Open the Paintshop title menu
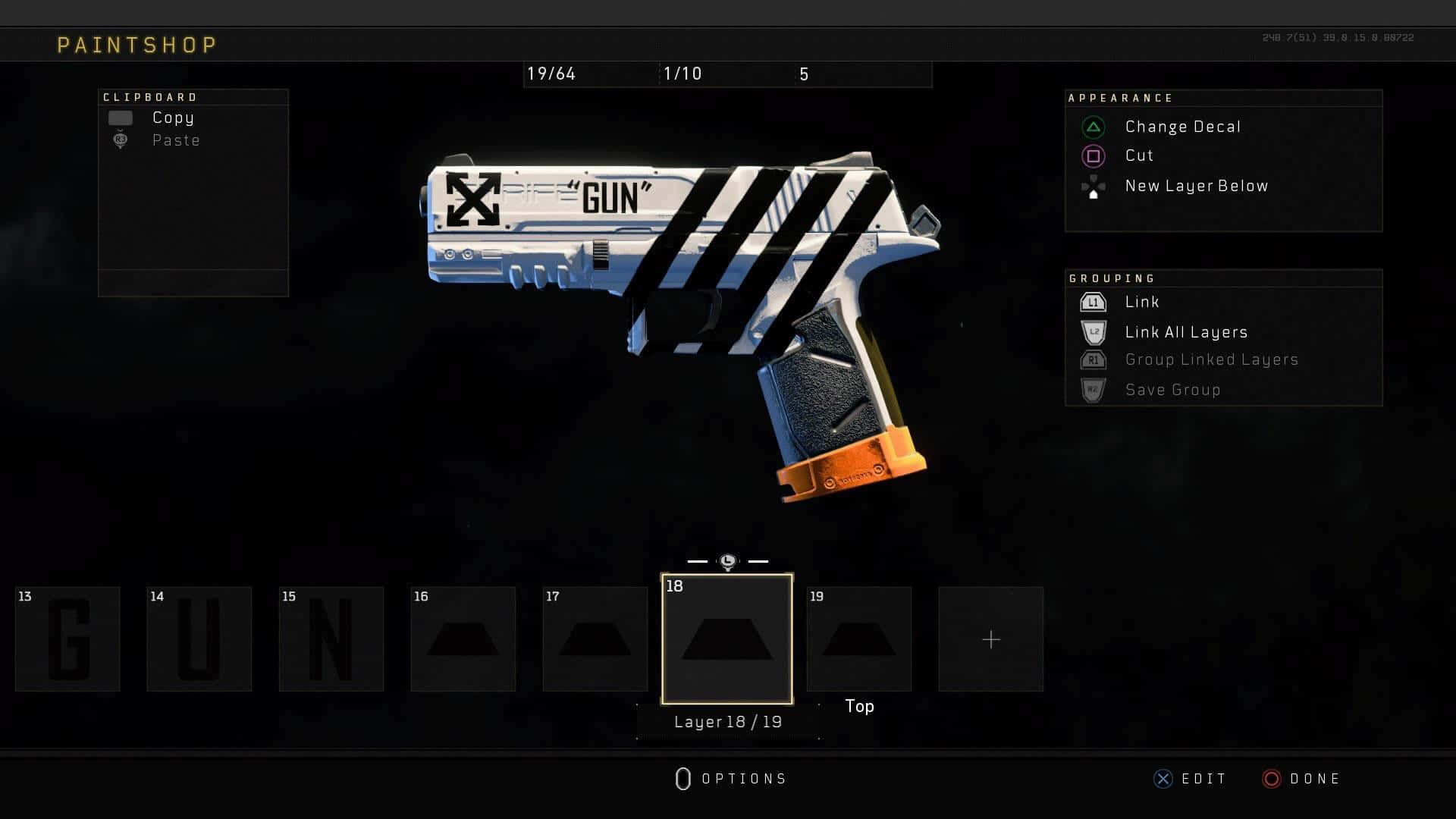This screenshot has height=819, width=1456. (x=136, y=43)
